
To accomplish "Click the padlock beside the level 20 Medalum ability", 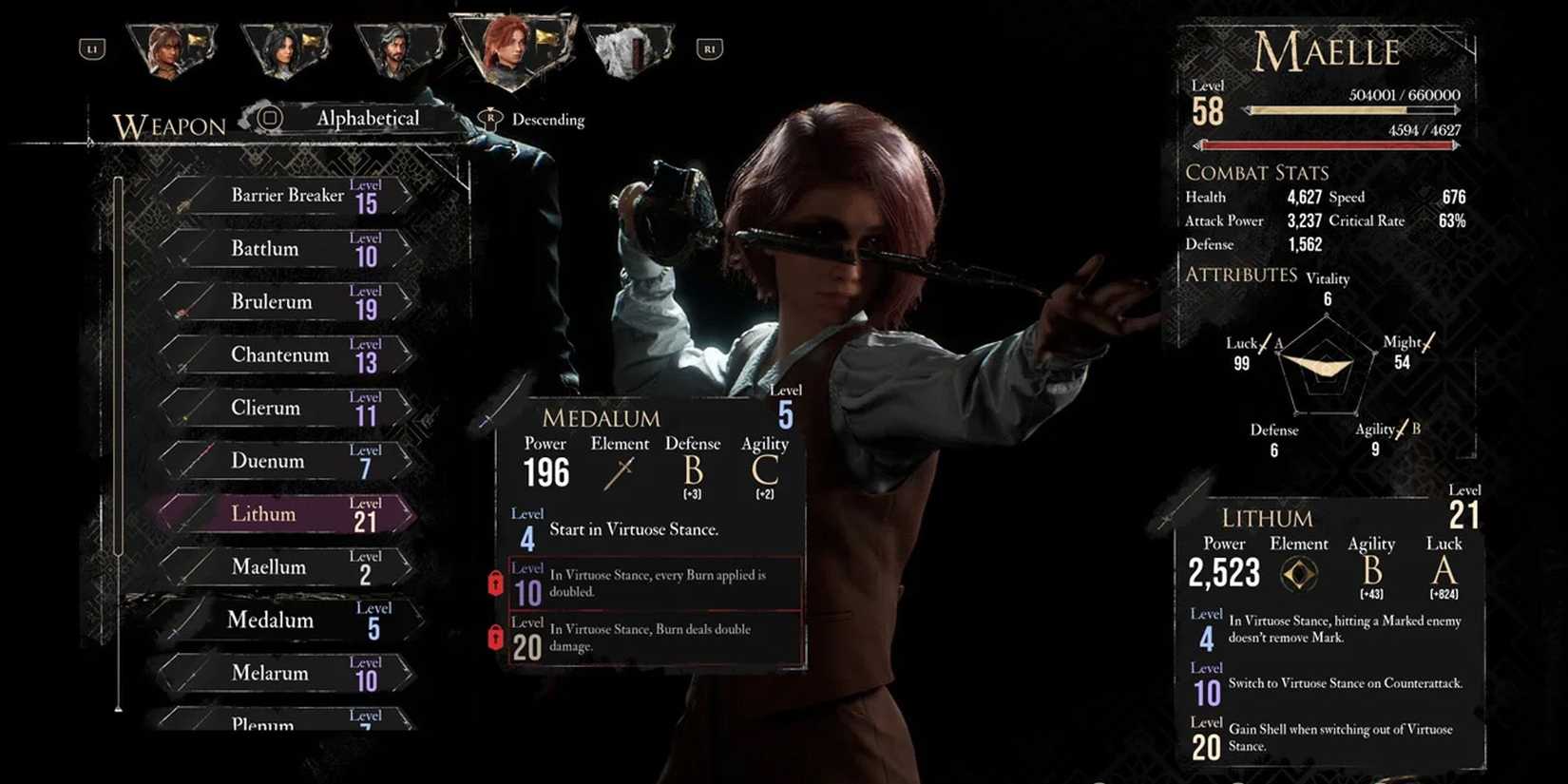I will [x=495, y=639].
